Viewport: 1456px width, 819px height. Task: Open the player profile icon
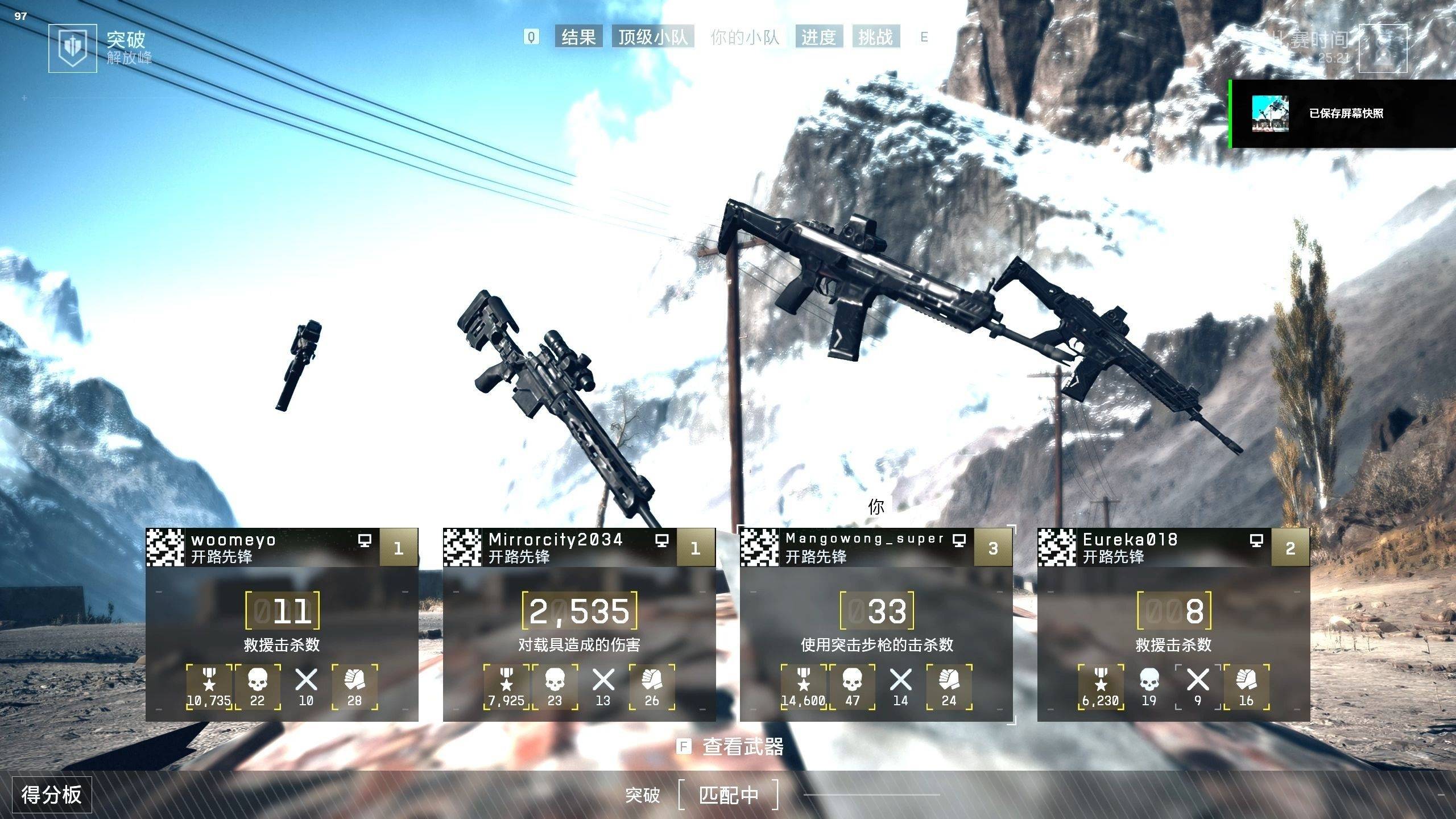tap(1382, 49)
